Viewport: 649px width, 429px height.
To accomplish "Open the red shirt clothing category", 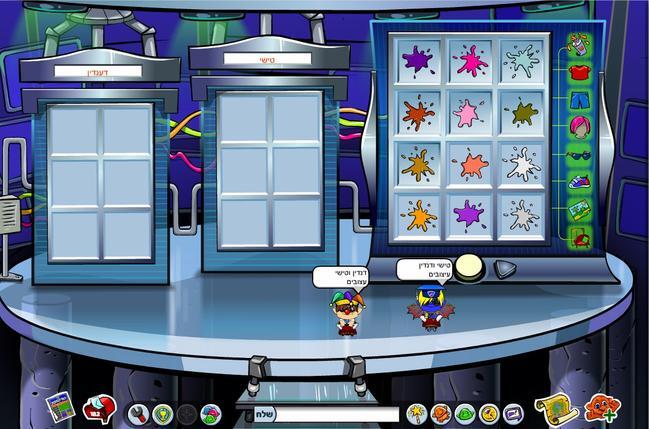I will pos(580,72).
